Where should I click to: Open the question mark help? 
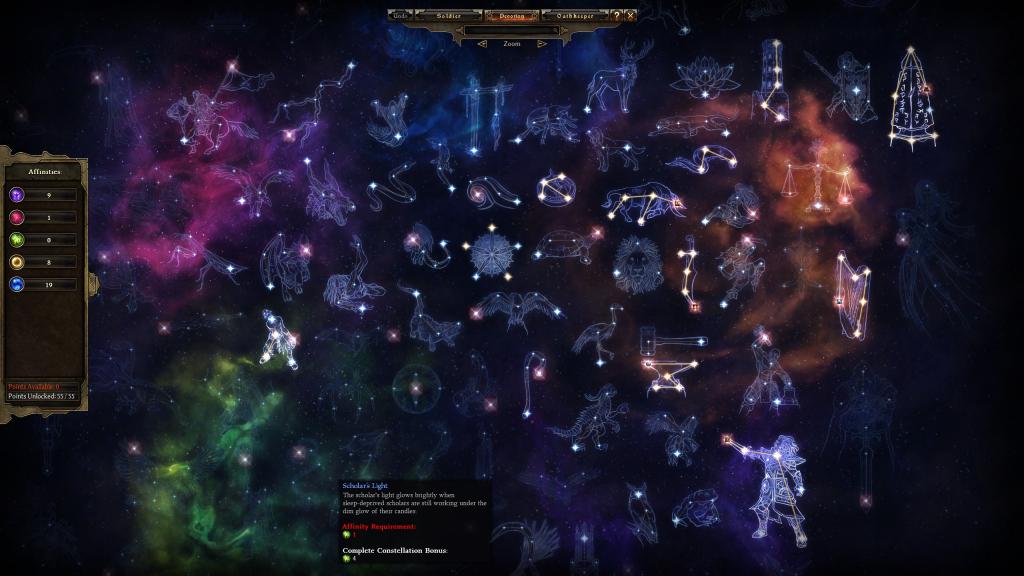click(617, 16)
